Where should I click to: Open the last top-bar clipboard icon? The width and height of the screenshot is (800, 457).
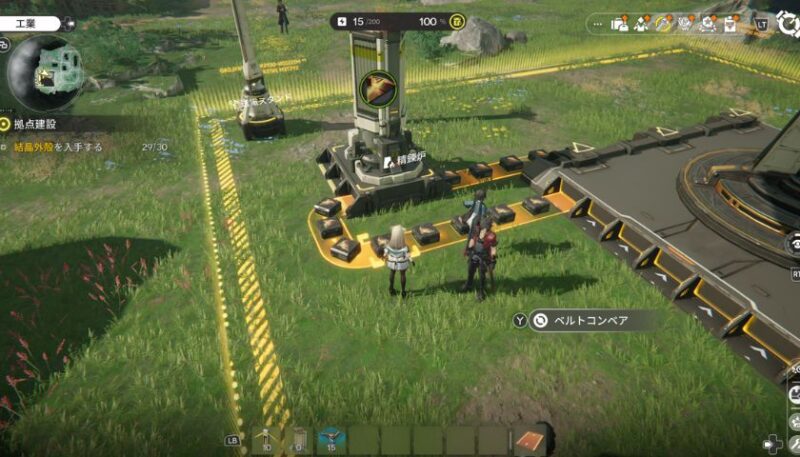coord(731,23)
